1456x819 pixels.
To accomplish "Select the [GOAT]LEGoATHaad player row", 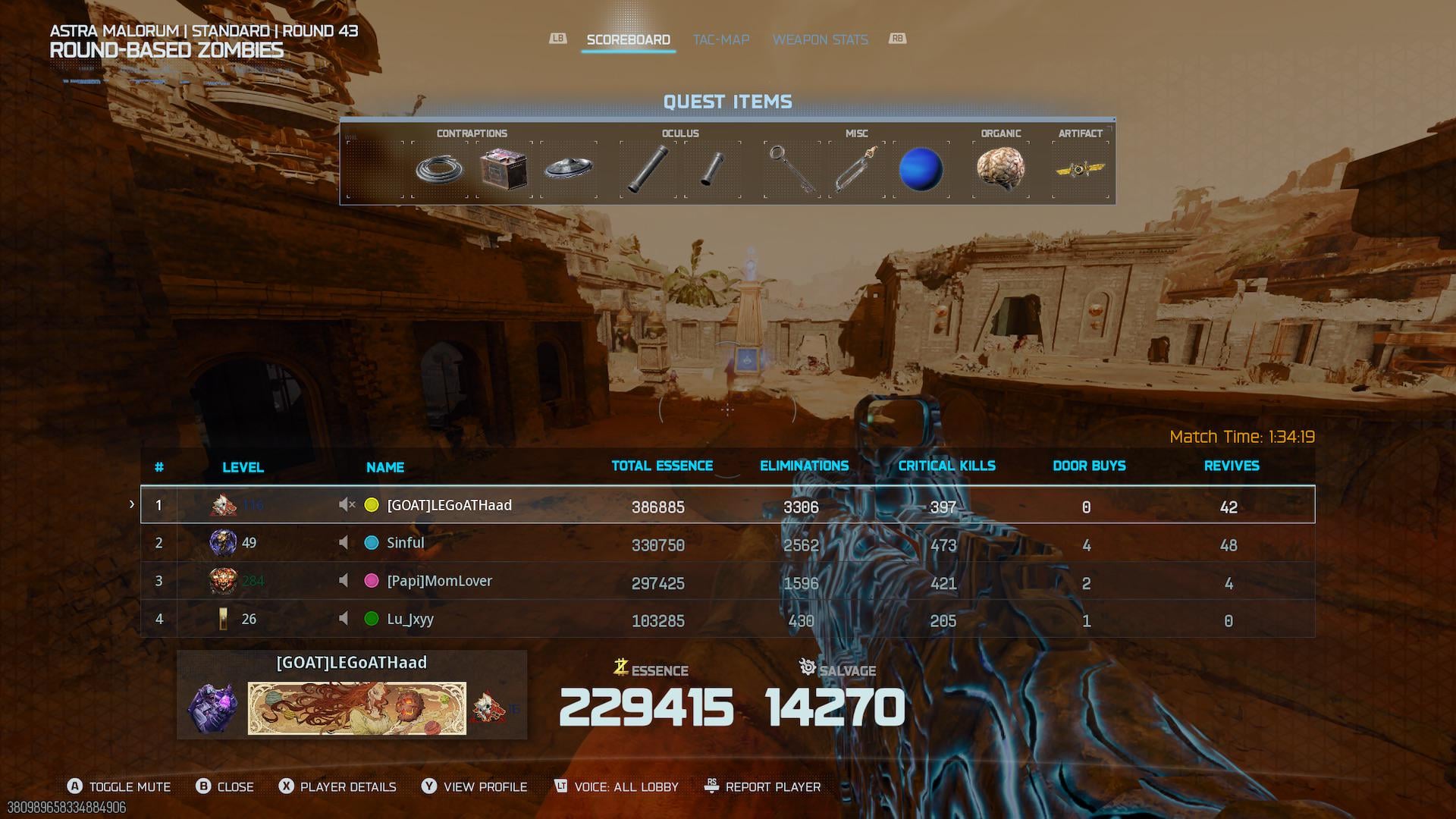I will (x=727, y=505).
